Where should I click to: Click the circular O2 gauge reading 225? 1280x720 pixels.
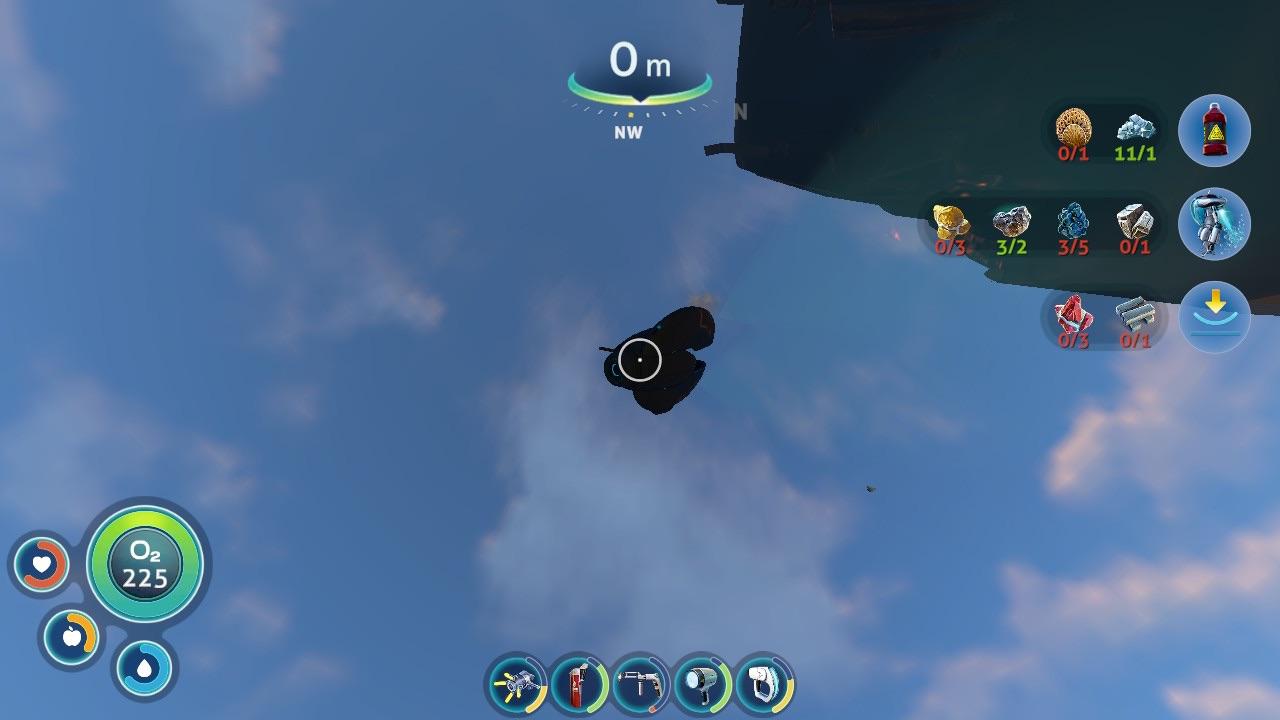pos(145,565)
